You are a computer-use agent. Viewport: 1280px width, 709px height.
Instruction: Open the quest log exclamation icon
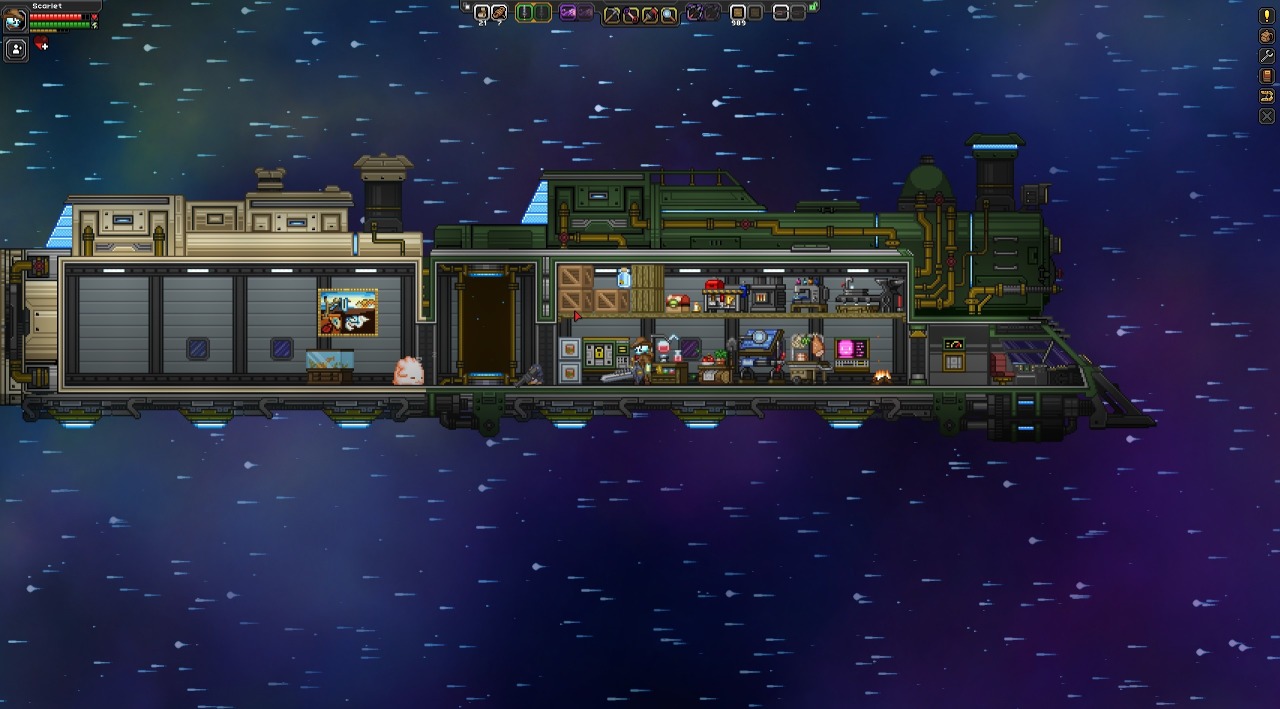(1266, 16)
